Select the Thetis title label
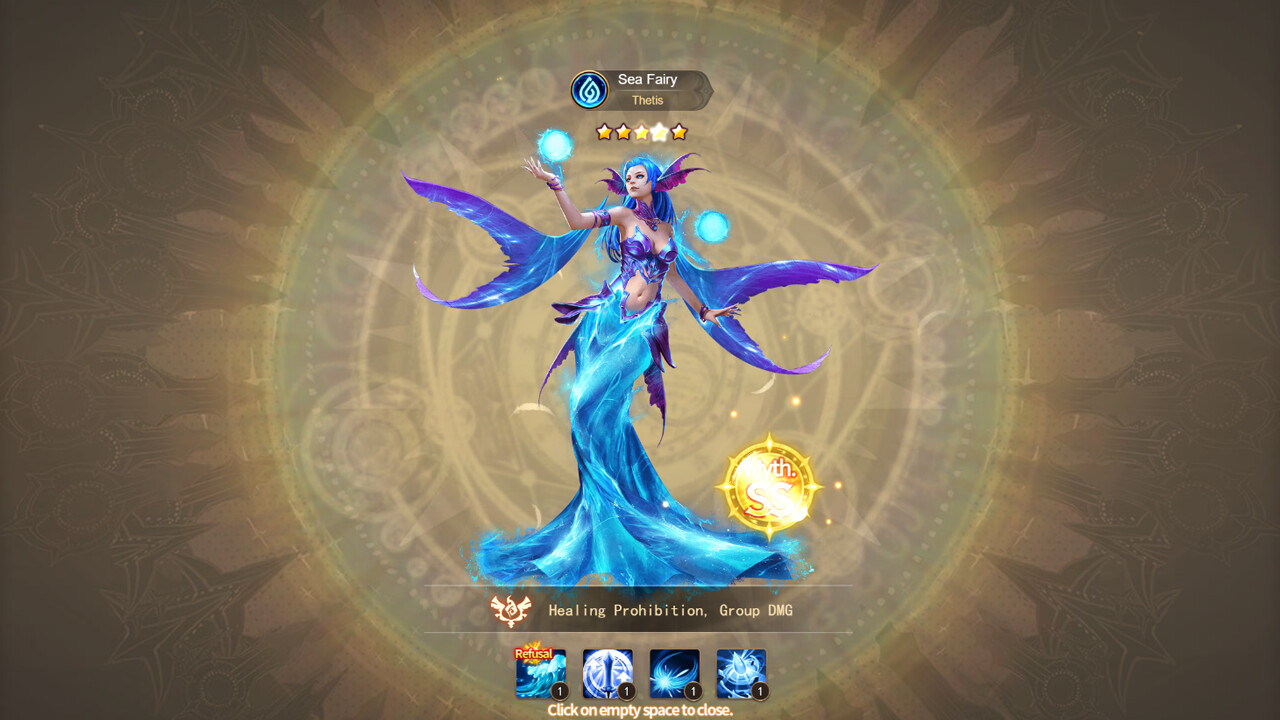 pyautogui.click(x=648, y=100)
